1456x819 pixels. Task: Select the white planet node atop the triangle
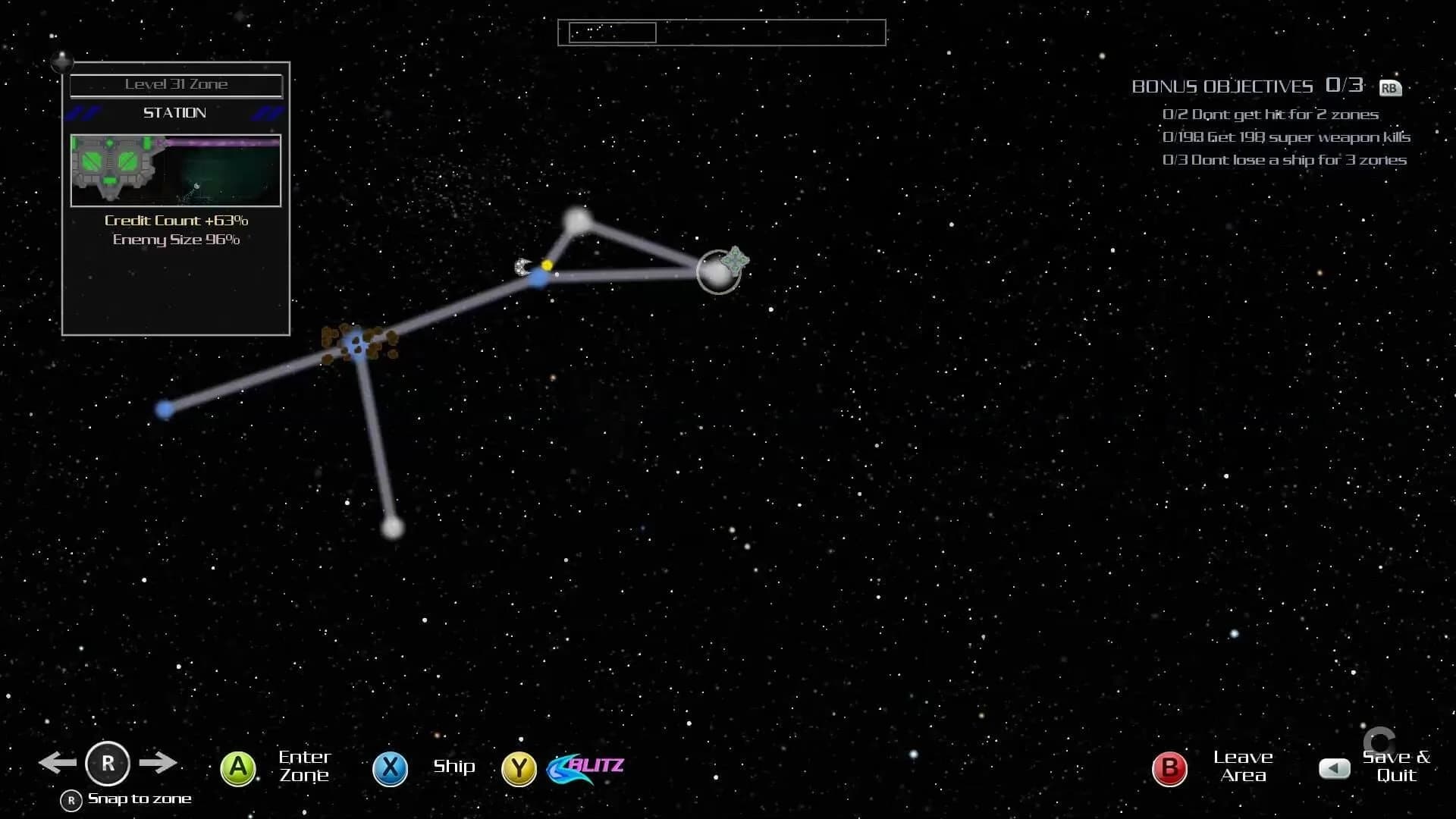click(579, 221)
